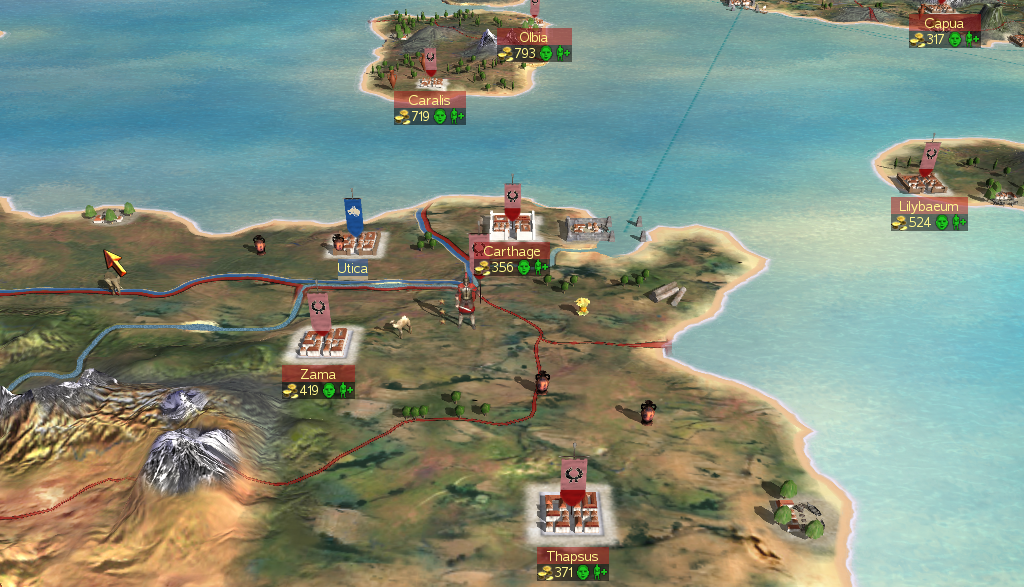Click the Zama settlement name tag
This screenshot has height=587, width=1024.
point(318,375)
